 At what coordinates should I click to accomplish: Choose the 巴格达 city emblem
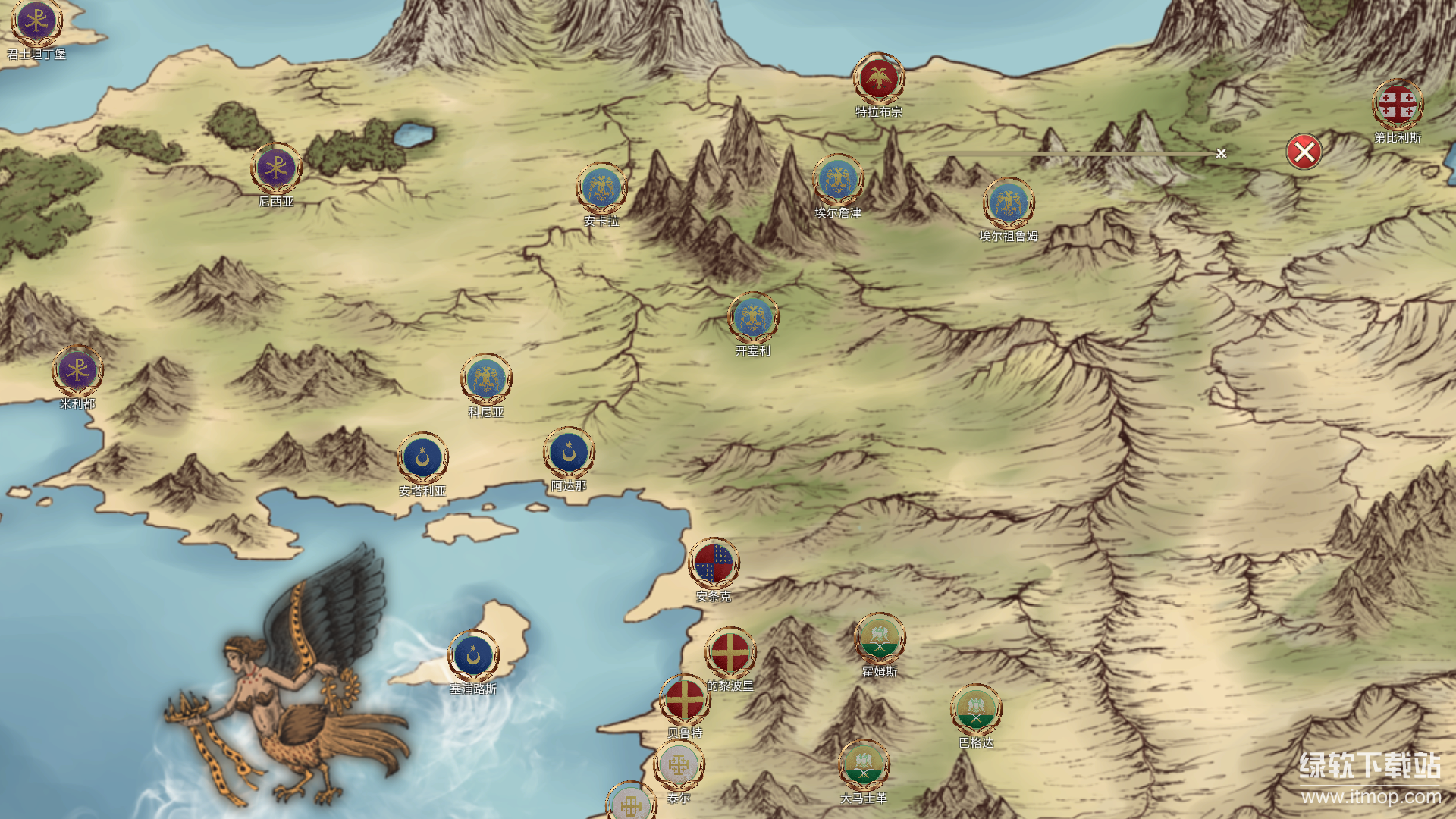tap(976, 710)
